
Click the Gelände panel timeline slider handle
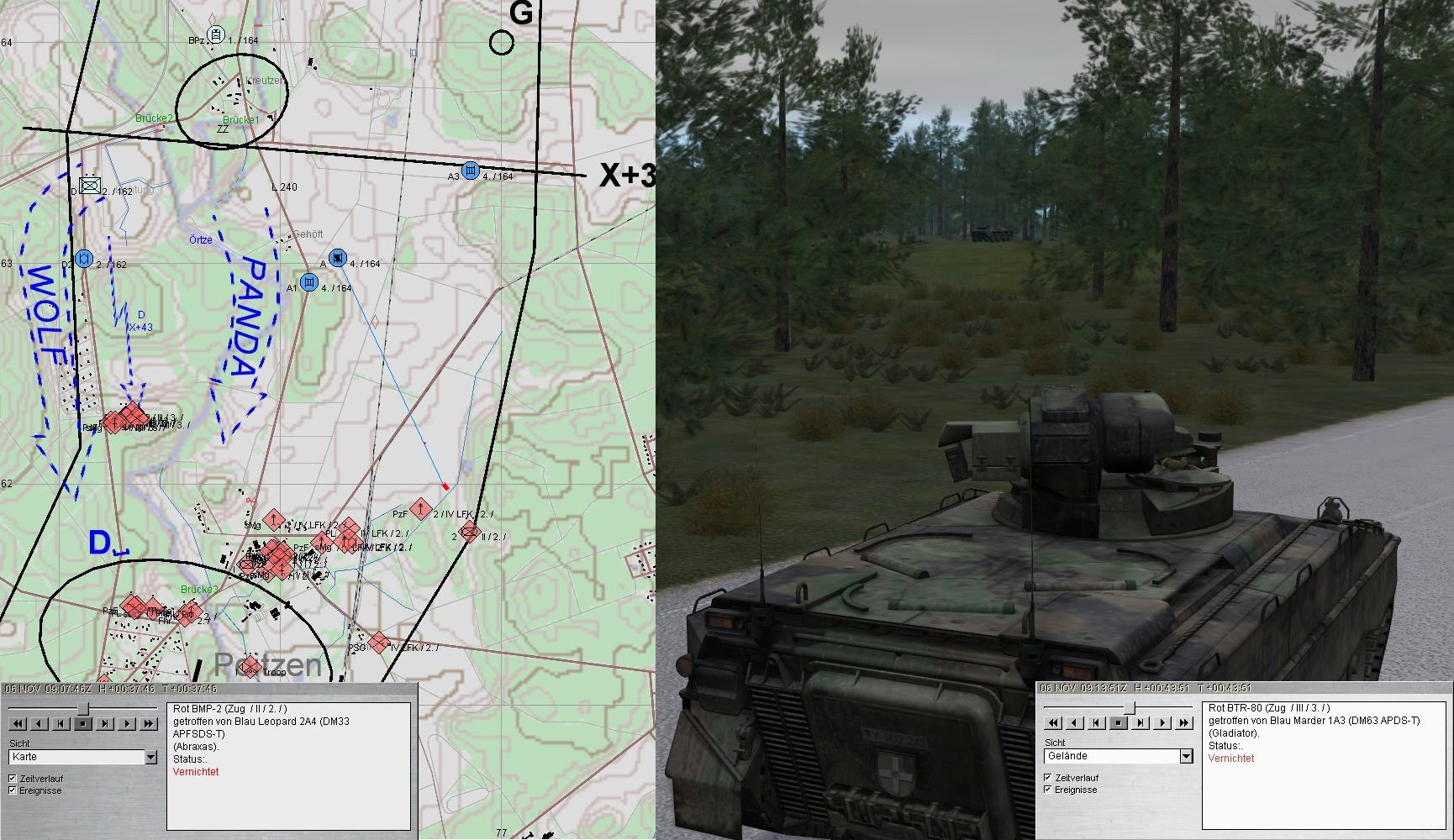1129,708
